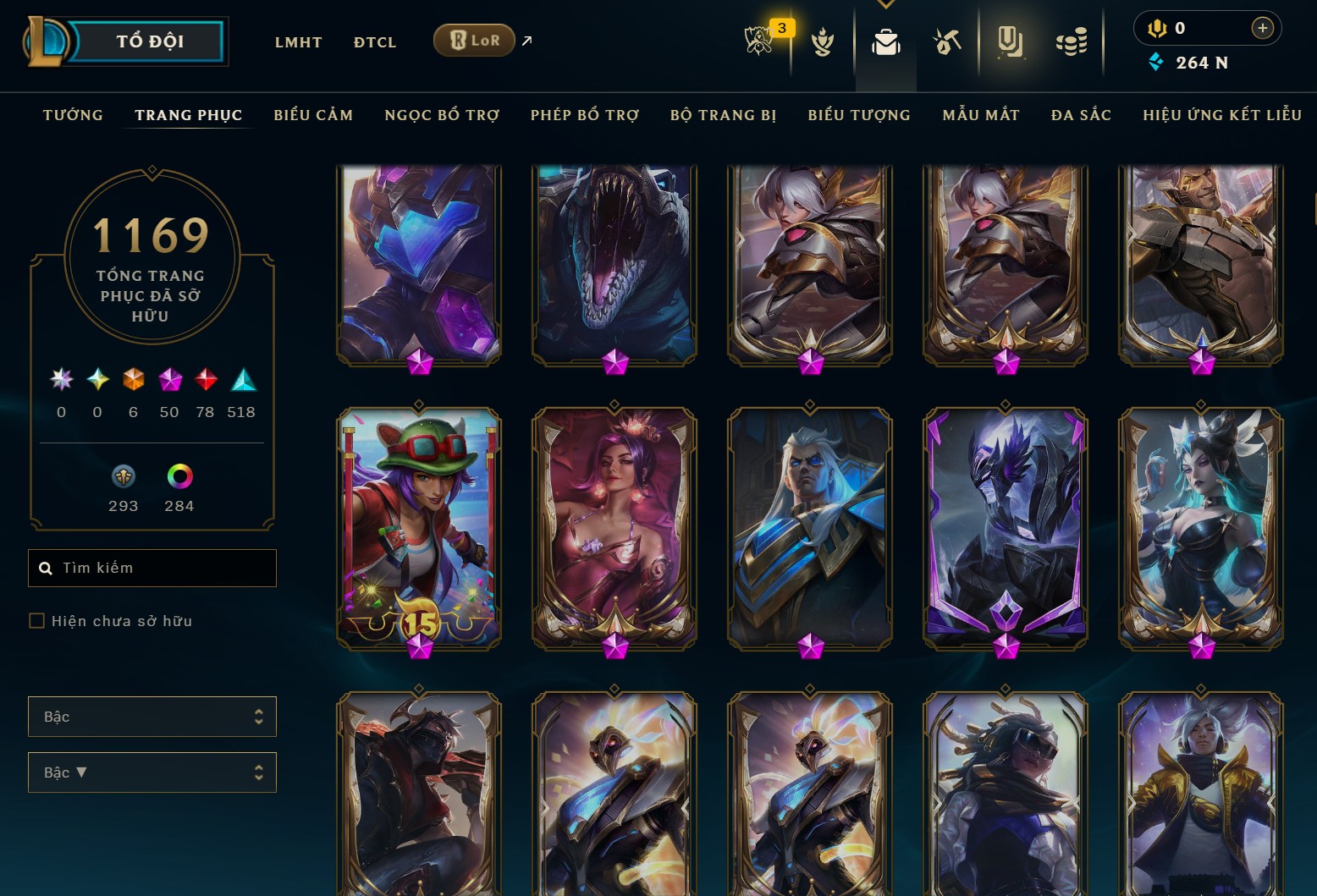This screenshot has height=896, width=1317.
Task: Open the Clash trophy icon
Action: pyautogui.click(x=822, y=44)
